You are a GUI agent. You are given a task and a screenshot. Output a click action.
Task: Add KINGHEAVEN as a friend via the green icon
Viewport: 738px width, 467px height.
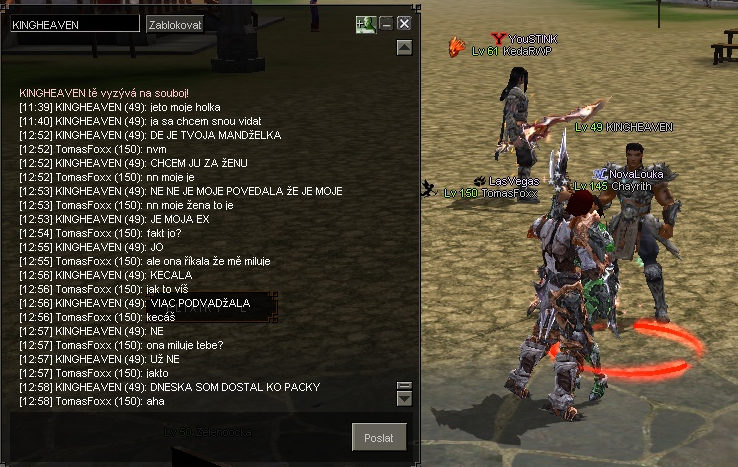(365, 23)
